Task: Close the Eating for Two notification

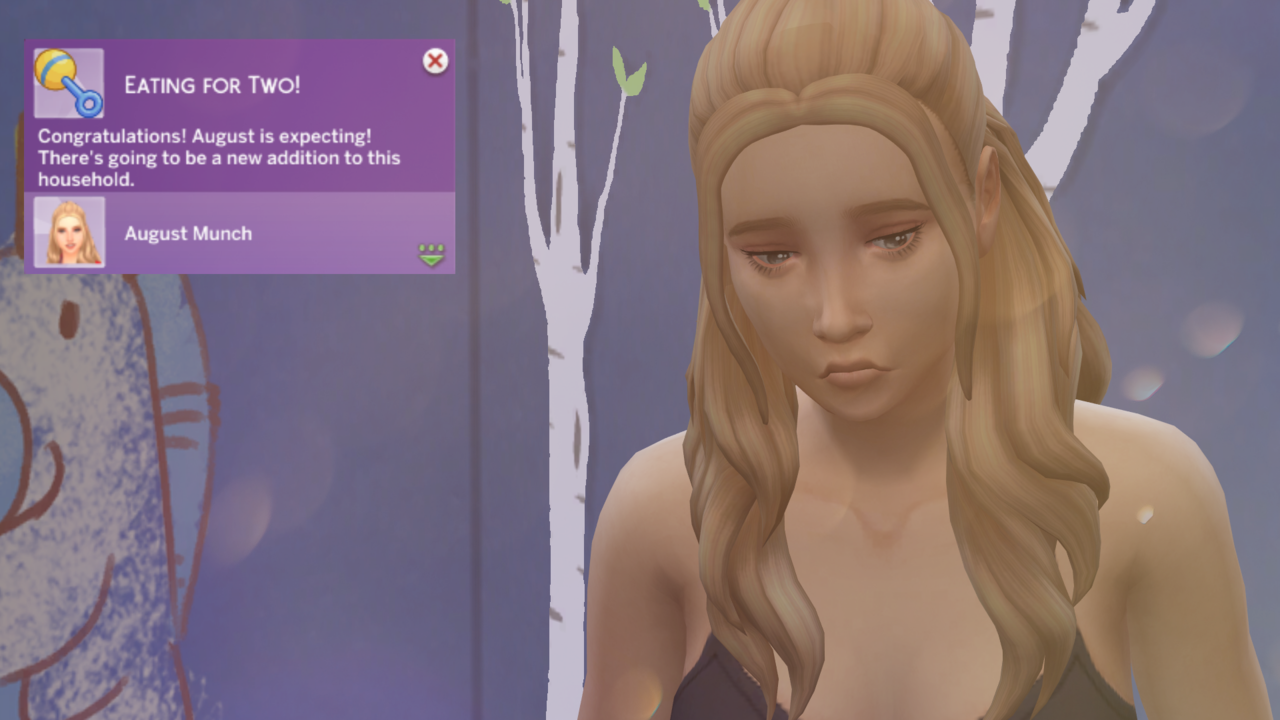Action: [x=435, y=62]
